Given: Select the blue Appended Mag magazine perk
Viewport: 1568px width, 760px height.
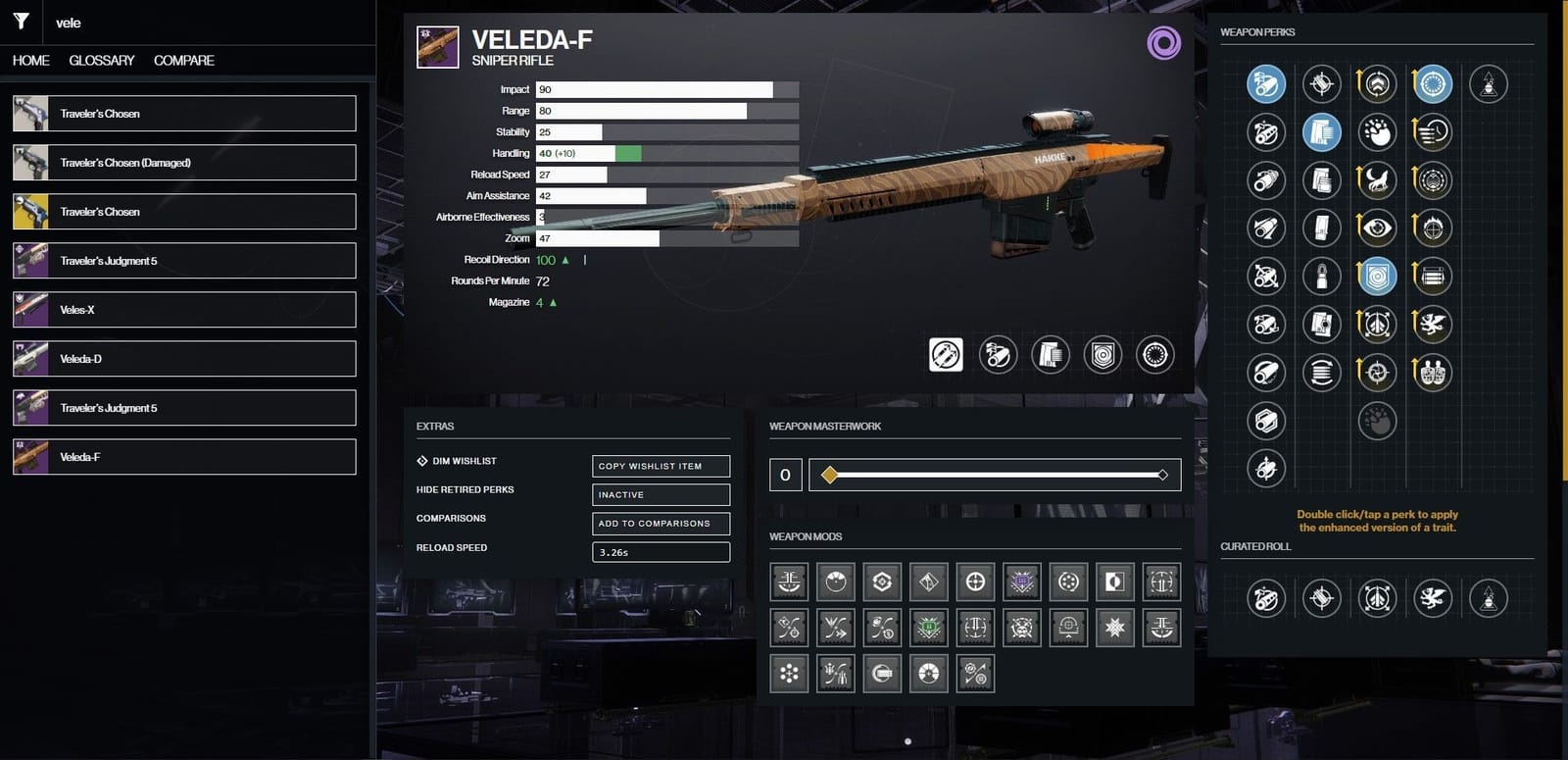Looking at the screenshot, I should tap(1321, 132).
